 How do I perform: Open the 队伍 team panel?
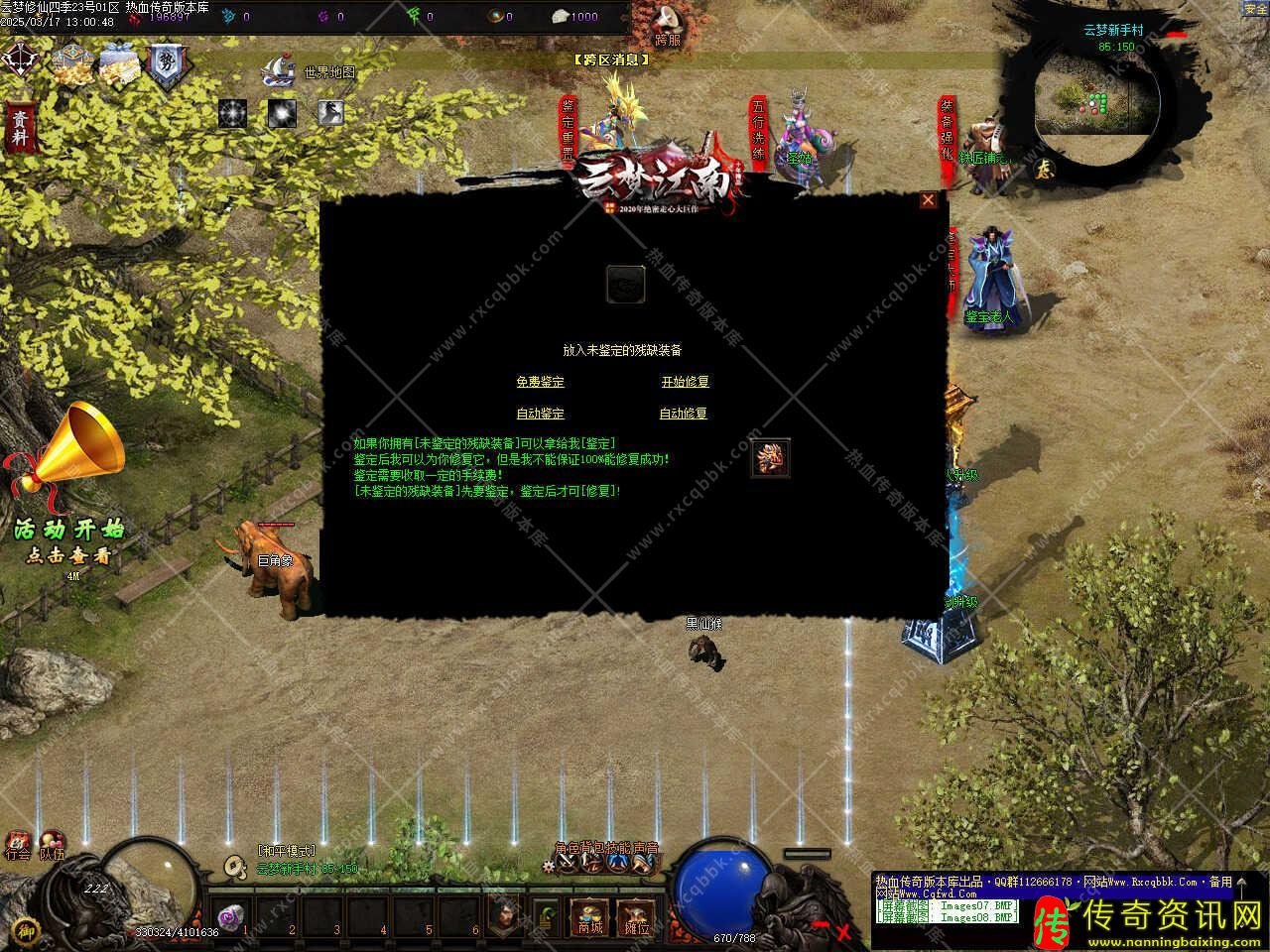[x=52, y=845]
